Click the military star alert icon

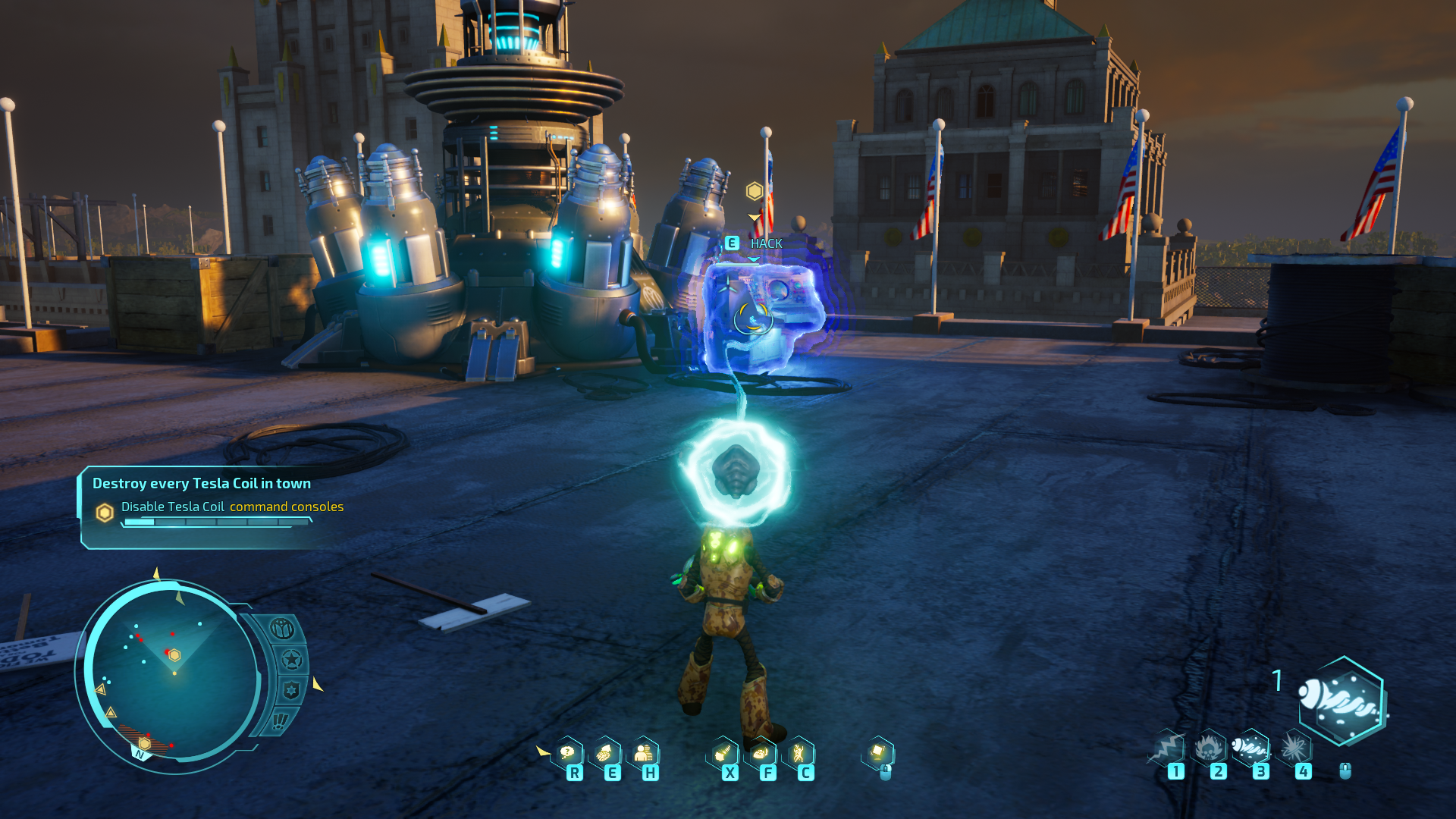pos(292,660)
